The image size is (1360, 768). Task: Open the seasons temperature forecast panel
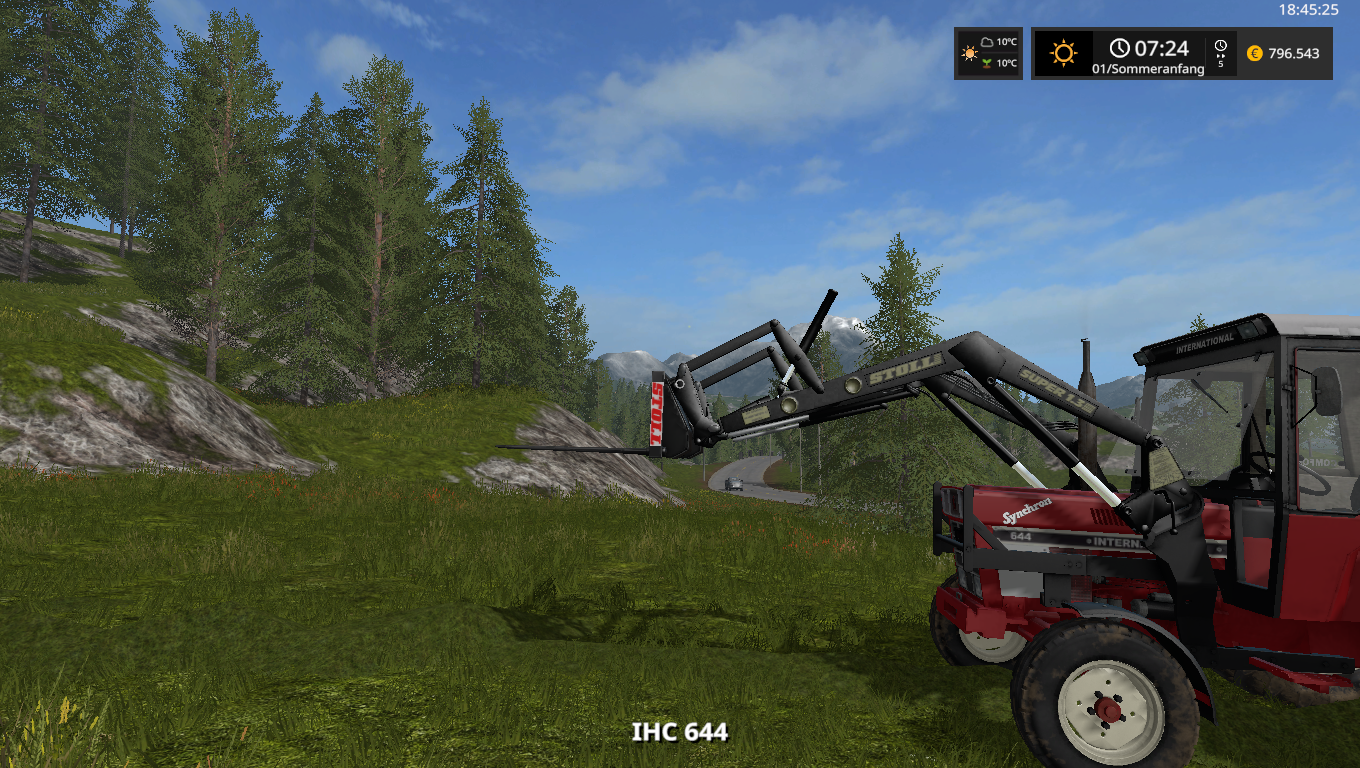988,53
